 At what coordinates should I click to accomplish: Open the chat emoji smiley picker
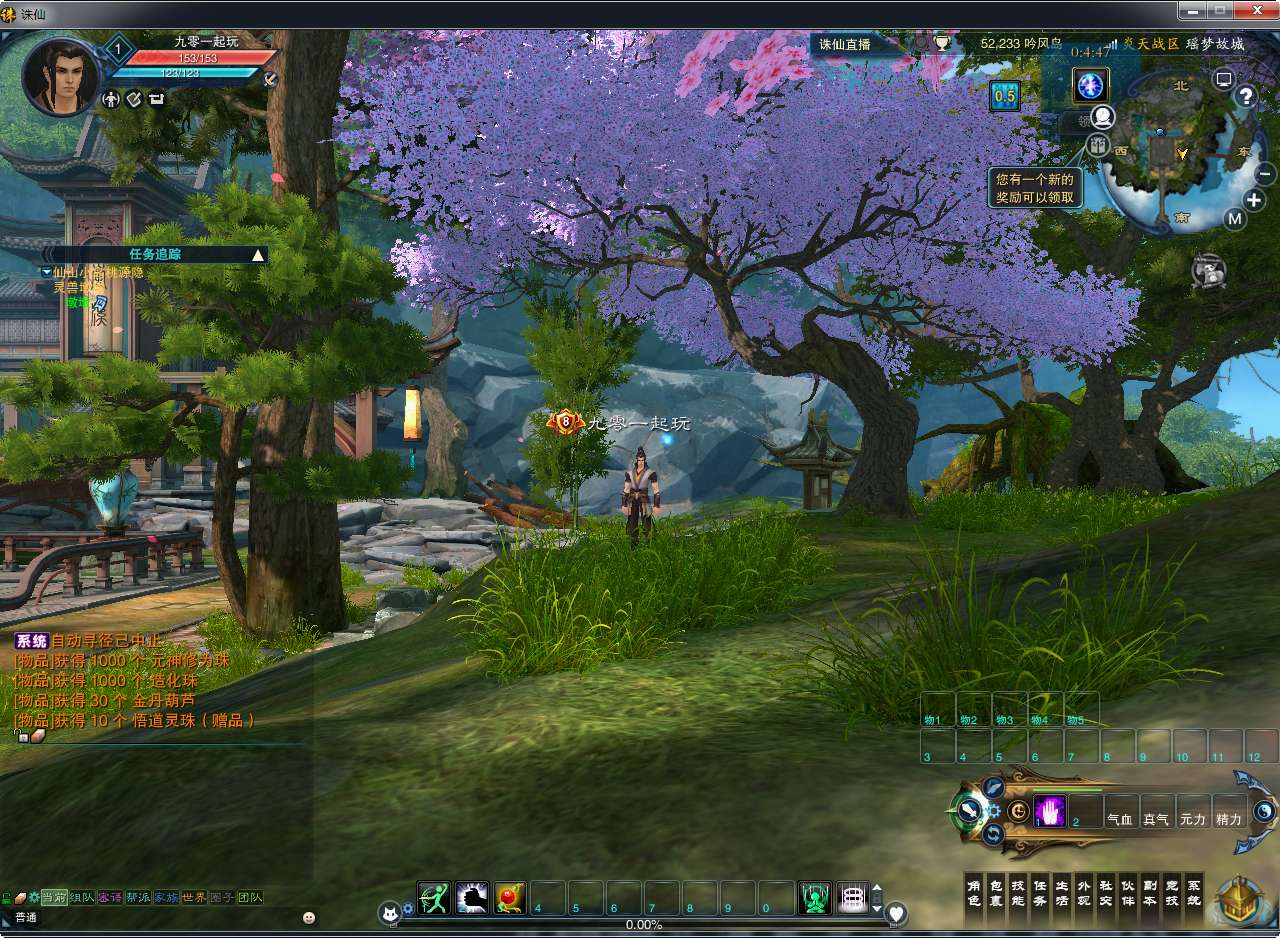point(309,917)
